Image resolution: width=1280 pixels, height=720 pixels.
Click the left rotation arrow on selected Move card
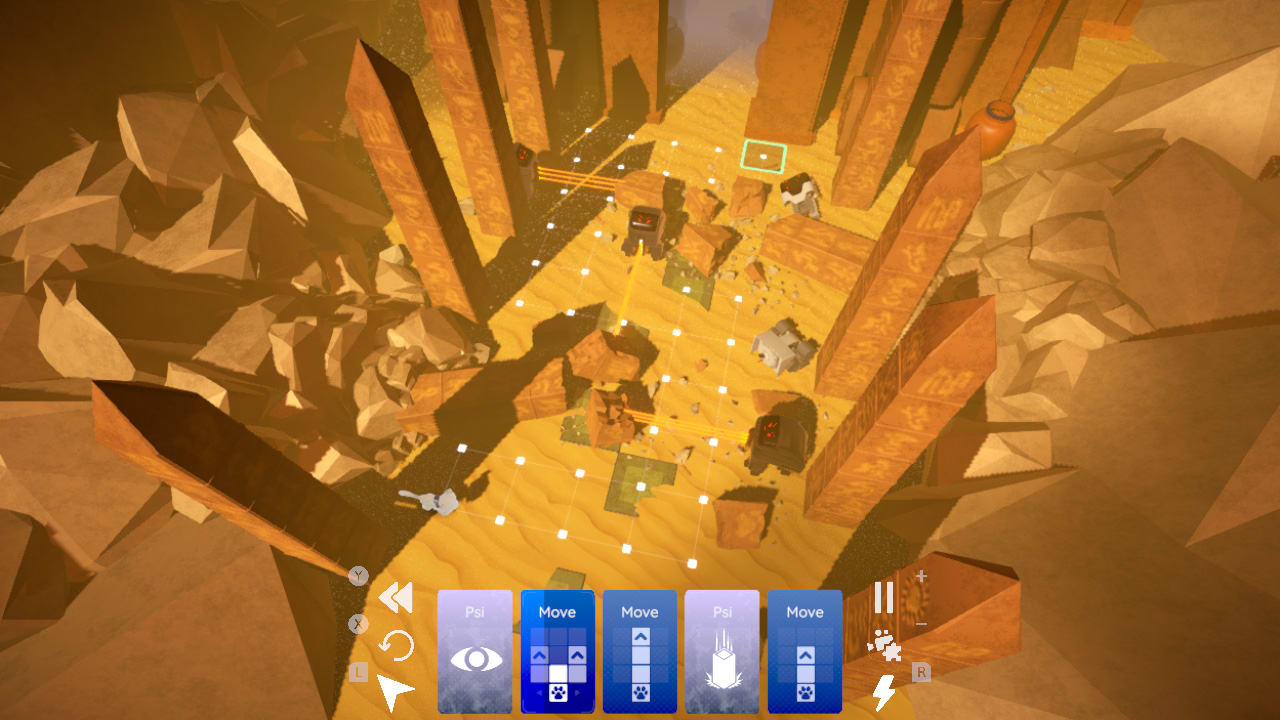[x=540, y=691]
